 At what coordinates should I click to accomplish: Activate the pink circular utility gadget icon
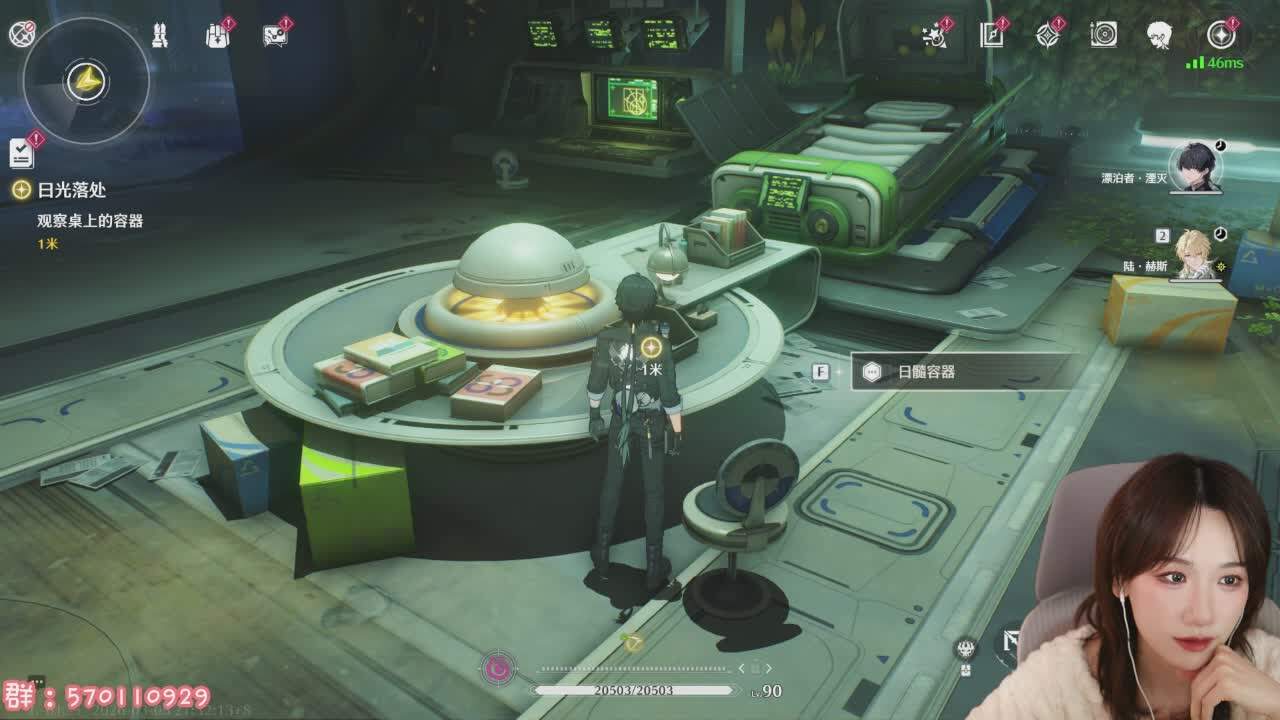pos(498,668)
